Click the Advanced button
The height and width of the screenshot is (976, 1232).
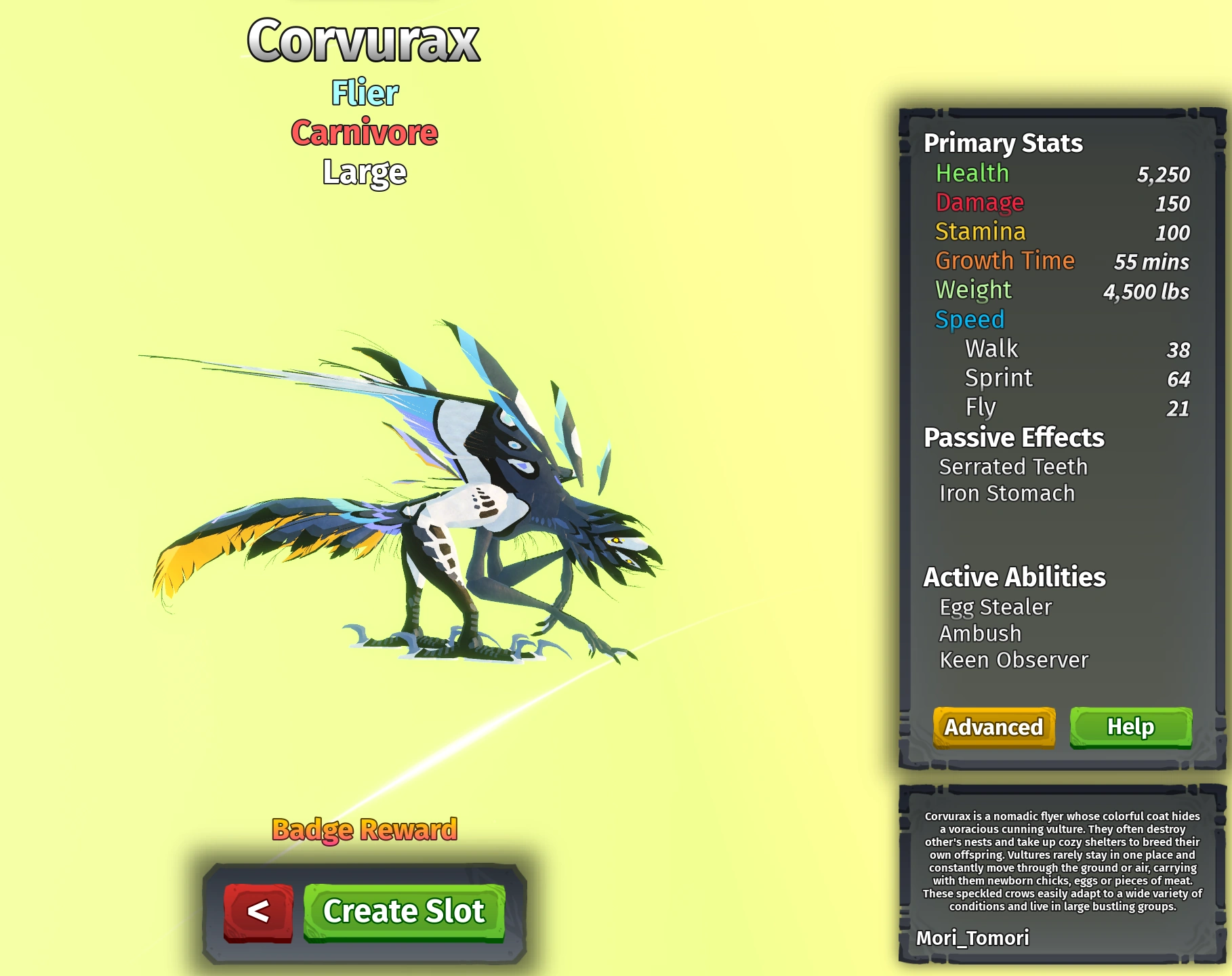[993, 727]
